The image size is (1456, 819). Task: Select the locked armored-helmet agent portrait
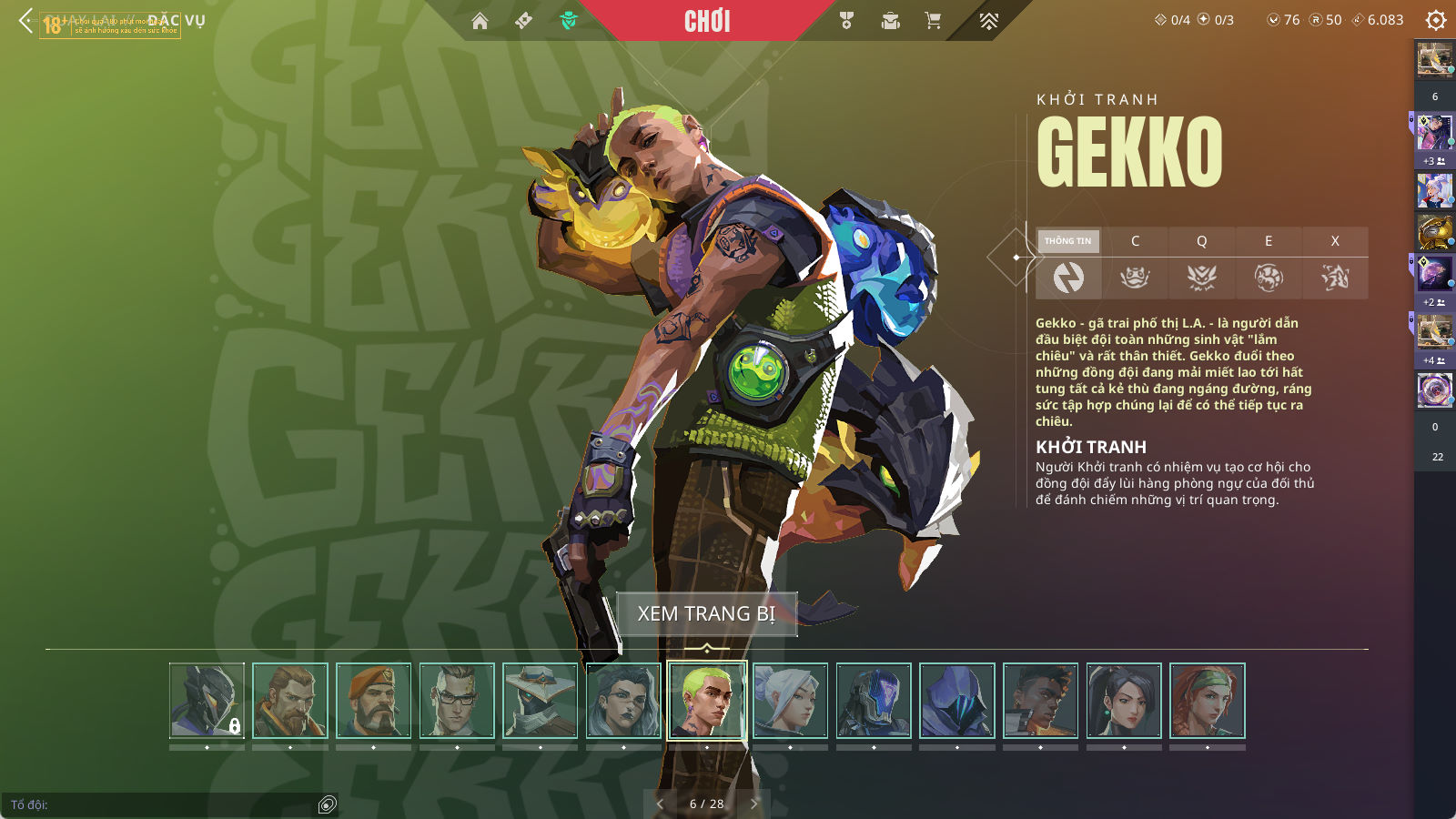(207, 700)
